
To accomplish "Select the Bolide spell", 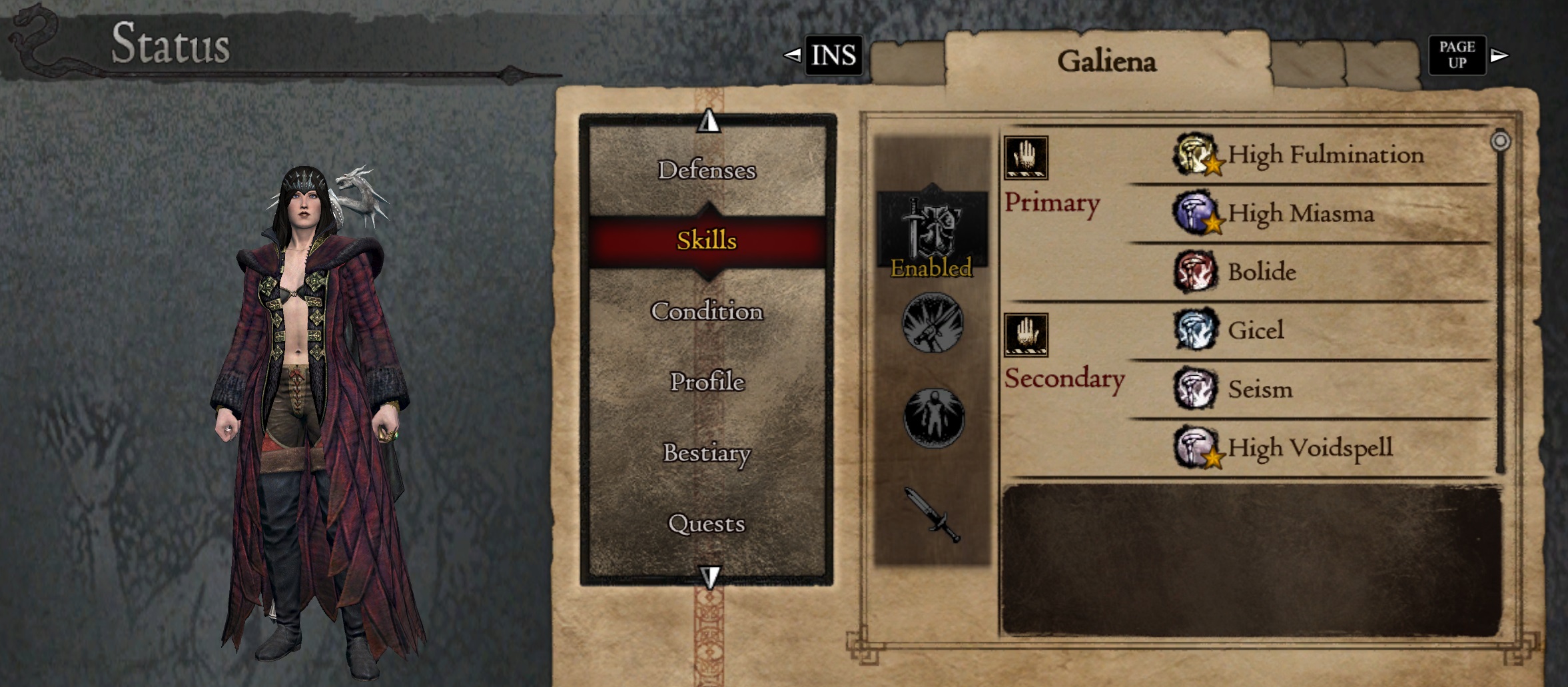I will (1262, 272).
